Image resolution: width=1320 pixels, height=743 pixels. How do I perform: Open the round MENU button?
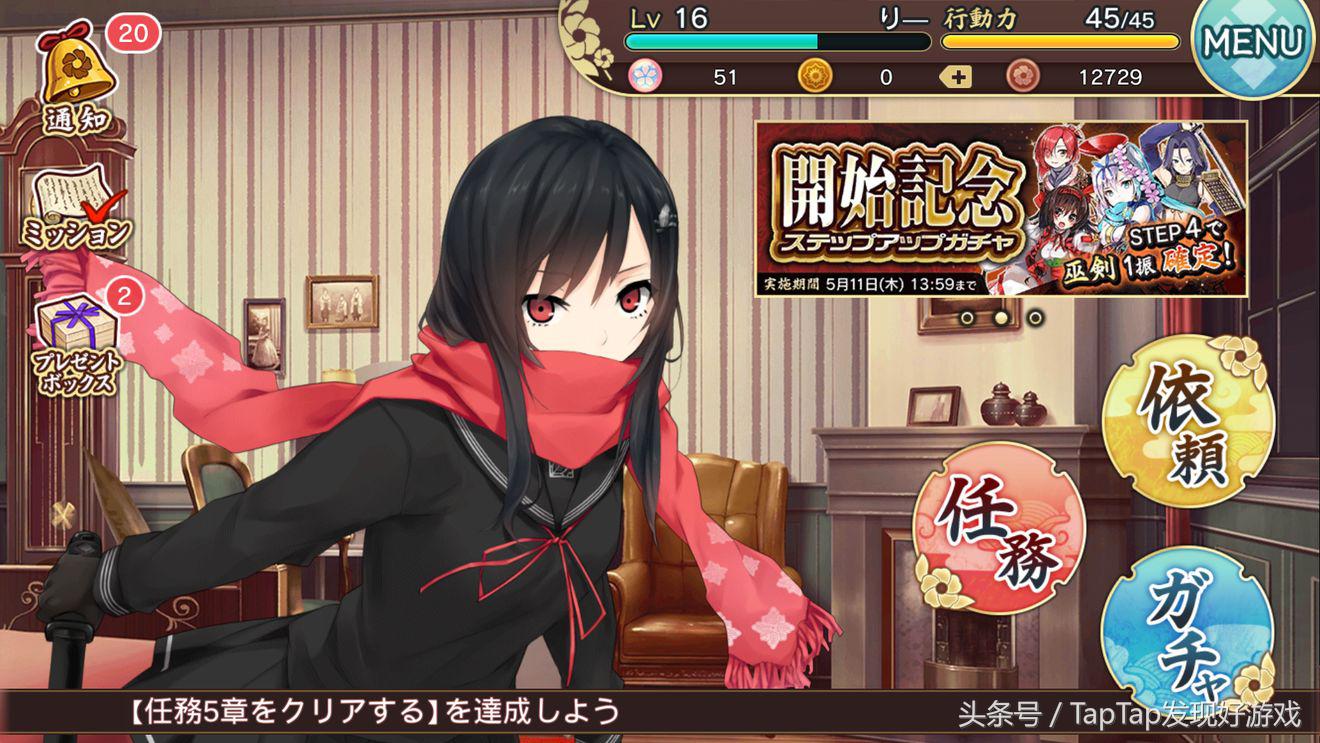[1254, 42]
